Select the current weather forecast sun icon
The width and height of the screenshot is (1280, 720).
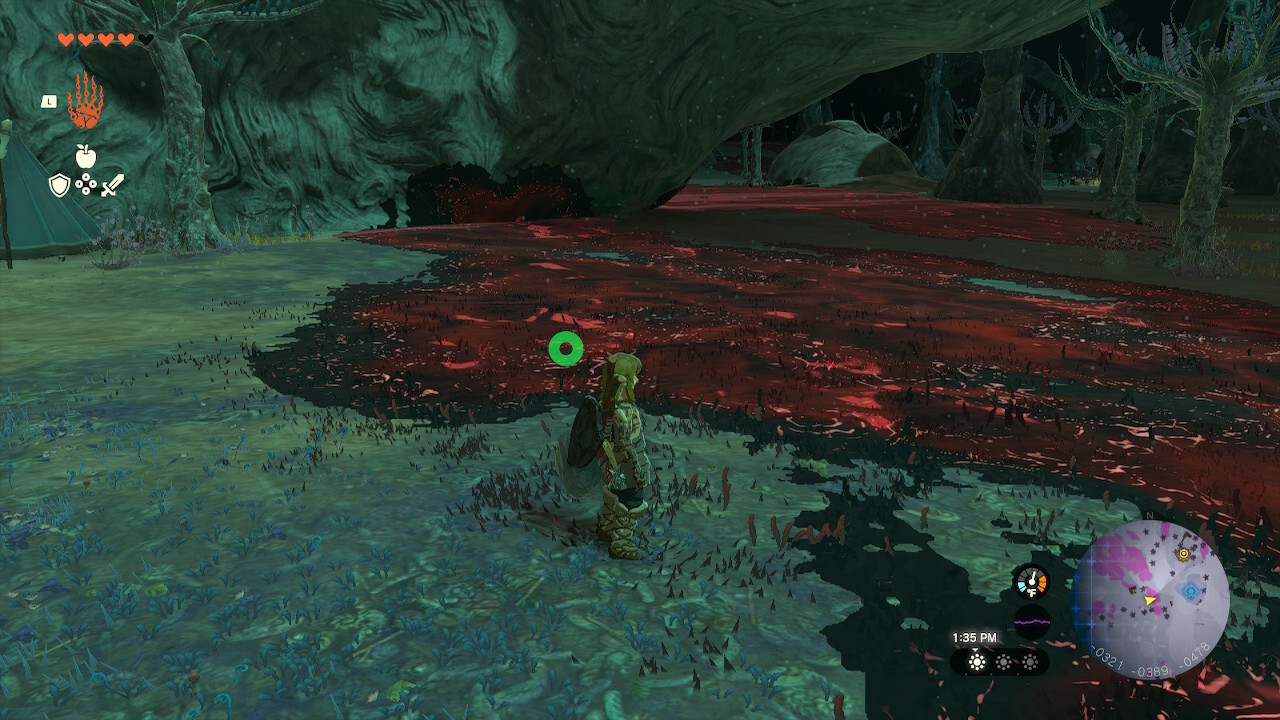977,662
